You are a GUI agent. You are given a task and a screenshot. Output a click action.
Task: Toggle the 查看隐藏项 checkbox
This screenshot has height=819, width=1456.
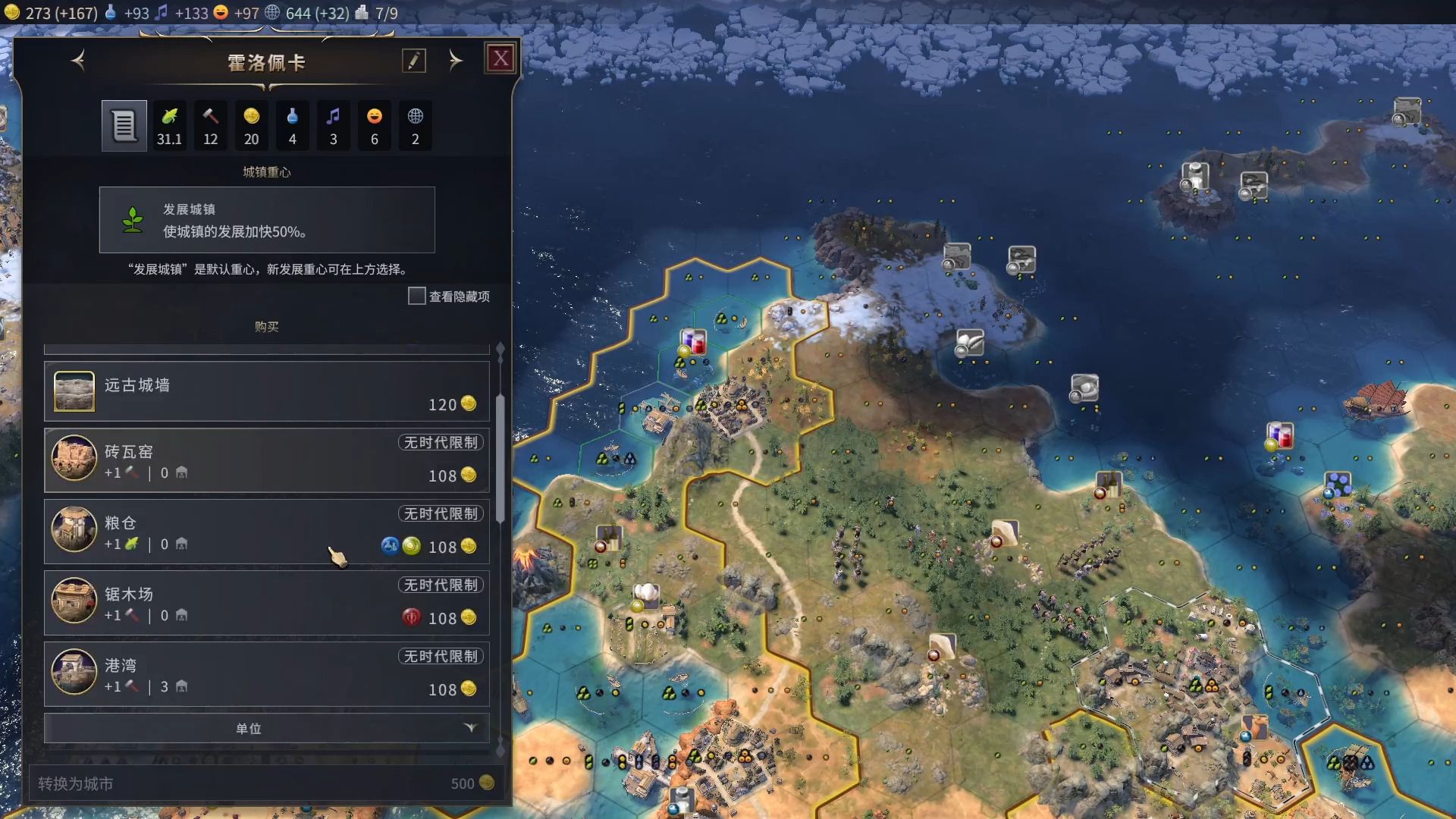(417, 296)
